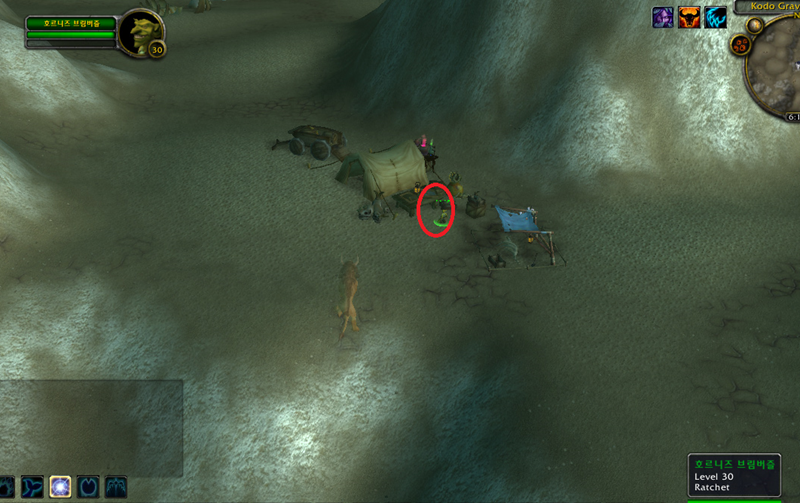The width and height of the screenshot is (800, 503).
Task: Activate the highlighted glowing white orb ability
Action: 60,487
